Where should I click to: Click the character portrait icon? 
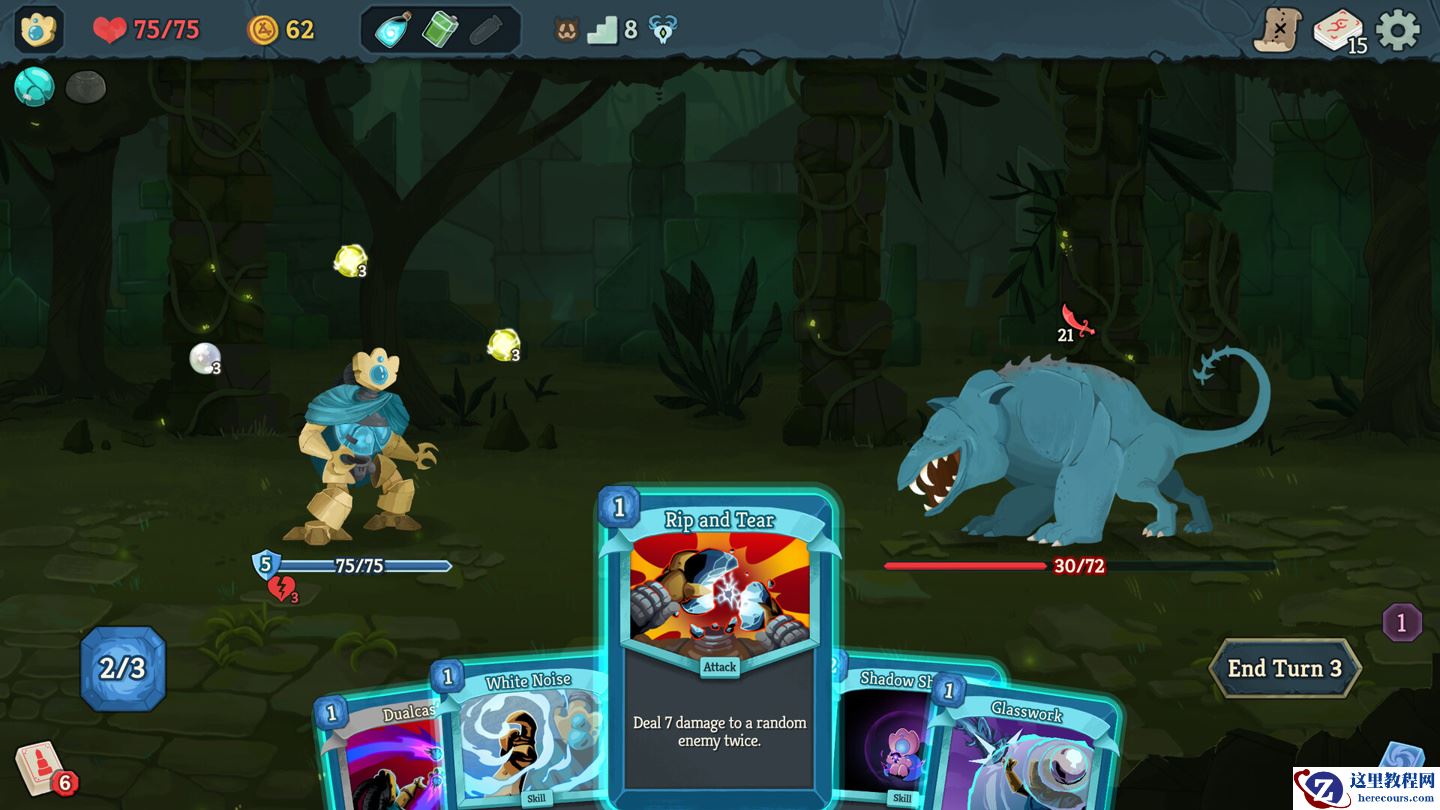click(x=39, y=30)
